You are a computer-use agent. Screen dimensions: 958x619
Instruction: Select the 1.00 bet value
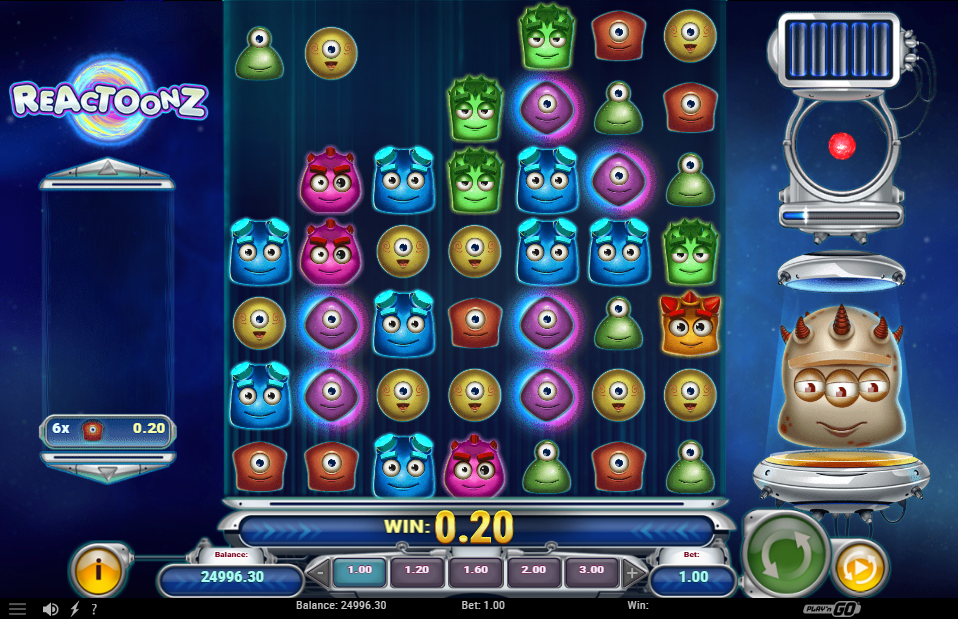[359, 572]
